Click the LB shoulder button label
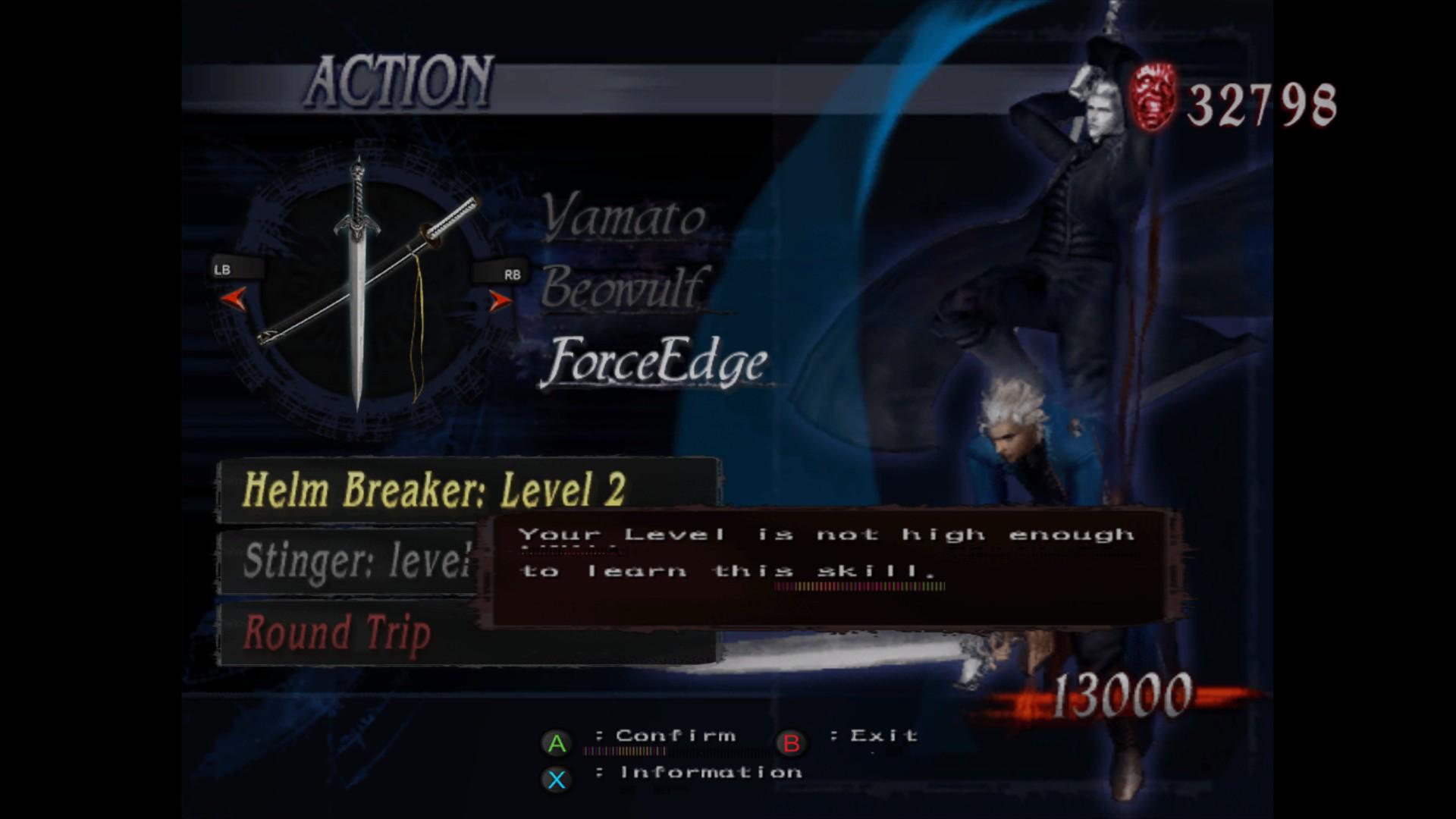1456x819 pixels. point(225,269)
